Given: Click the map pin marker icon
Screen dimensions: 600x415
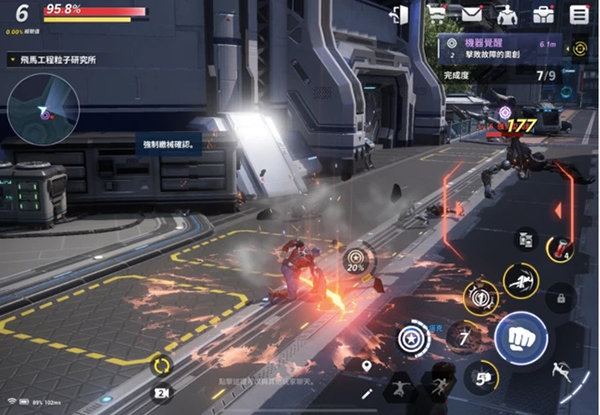Looking at the screenshot, I should pos(366,367).
